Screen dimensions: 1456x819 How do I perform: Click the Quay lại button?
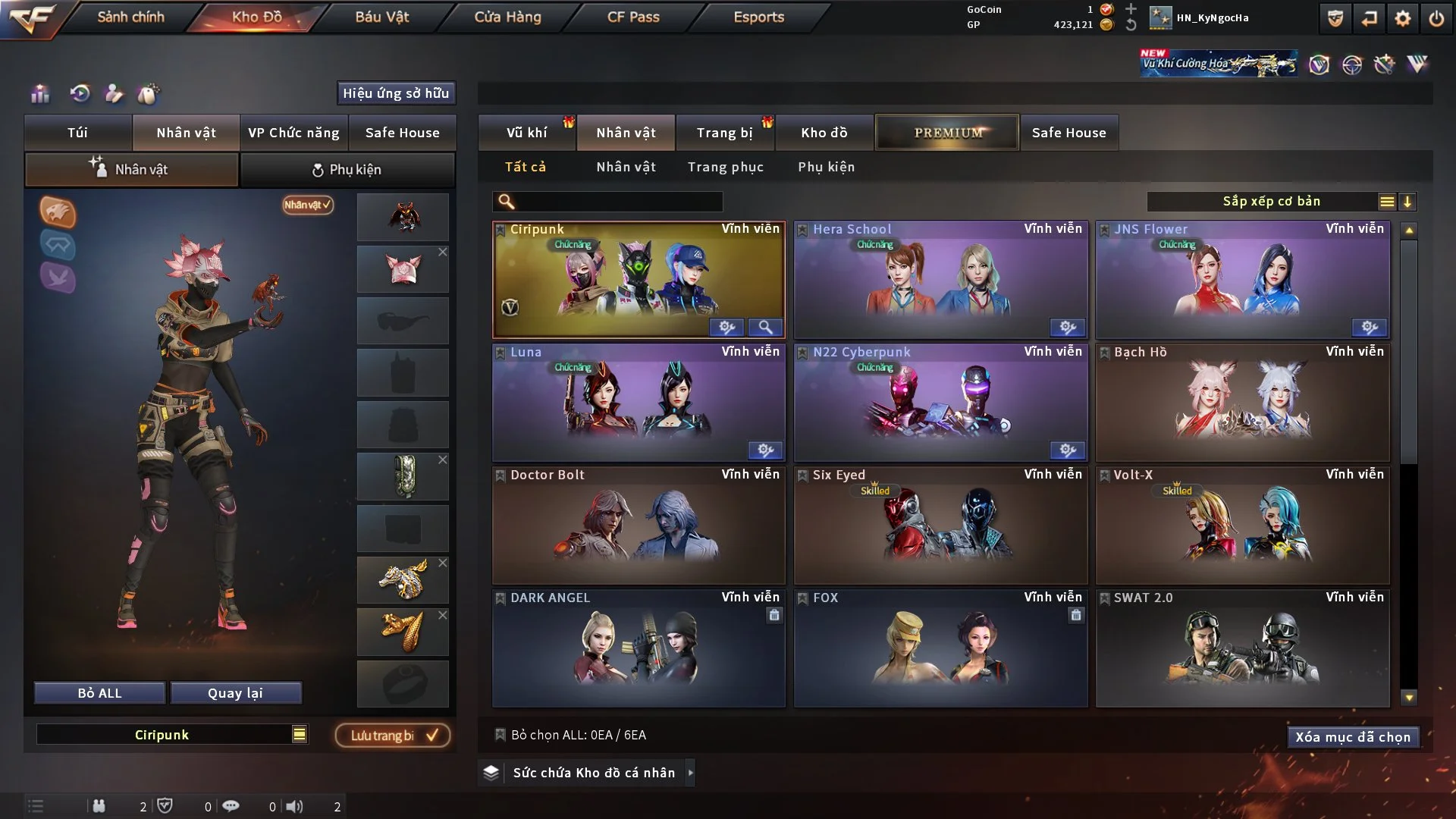tap(235, 693)
